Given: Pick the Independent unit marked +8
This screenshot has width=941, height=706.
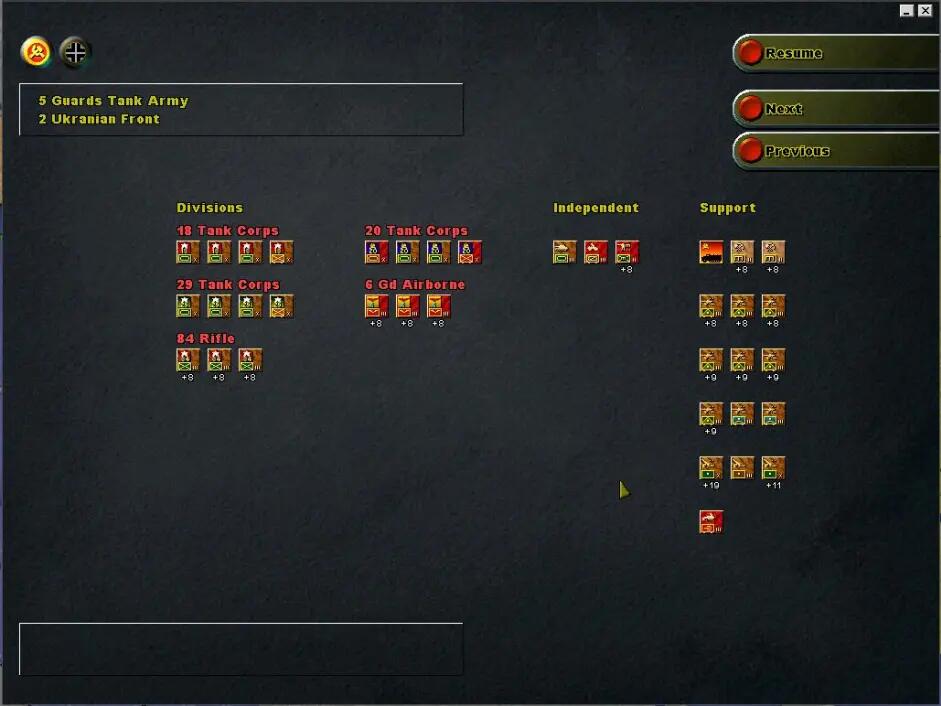Looking at the screenshot, I should pyautogui.click(x=627, y=251).
